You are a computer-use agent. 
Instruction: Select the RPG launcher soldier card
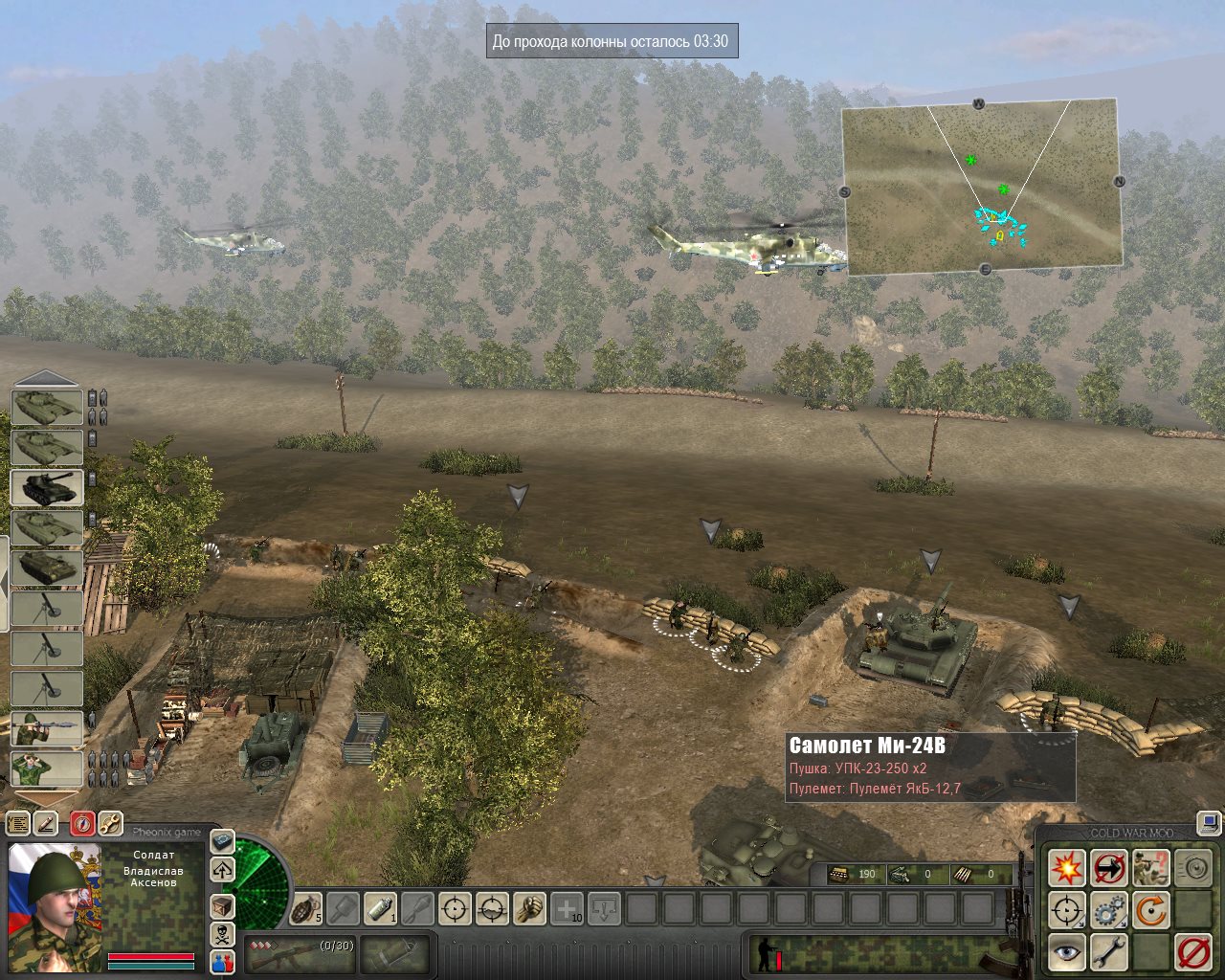(47, 729)
